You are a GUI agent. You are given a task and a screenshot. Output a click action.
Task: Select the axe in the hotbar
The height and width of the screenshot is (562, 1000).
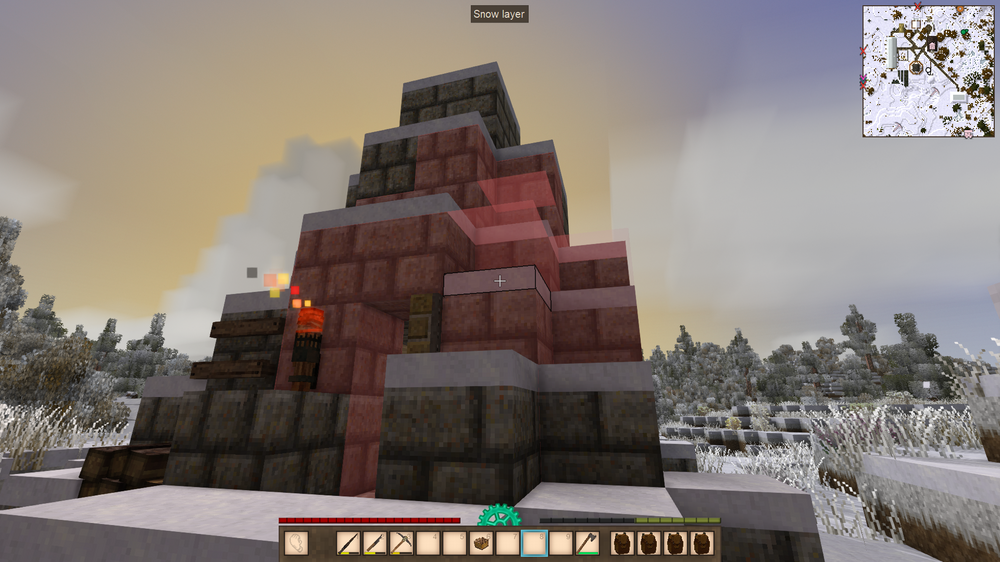point(587,543)
